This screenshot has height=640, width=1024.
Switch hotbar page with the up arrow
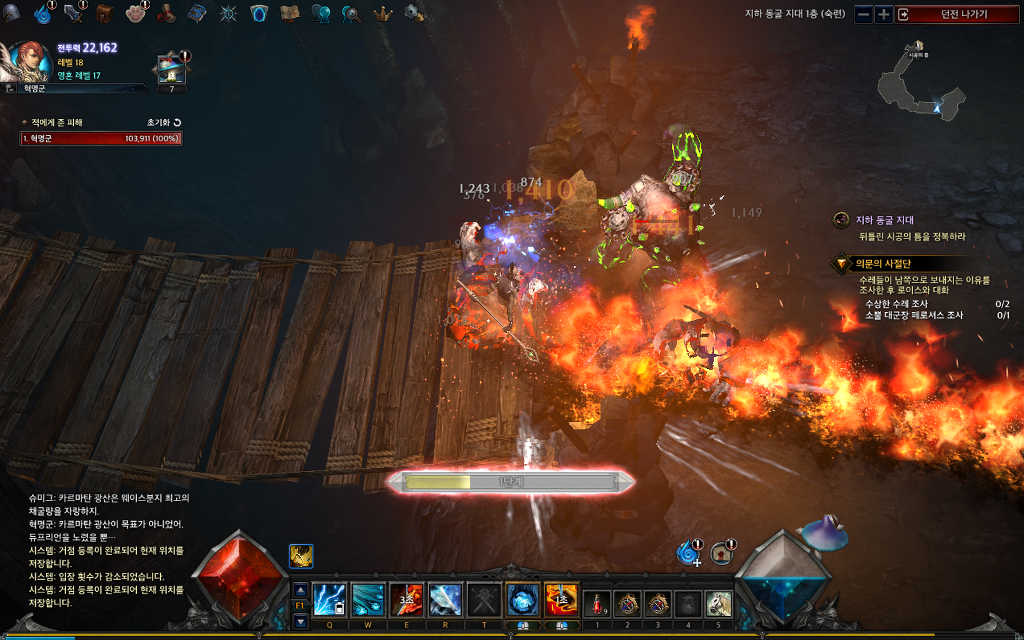point(301,589)
